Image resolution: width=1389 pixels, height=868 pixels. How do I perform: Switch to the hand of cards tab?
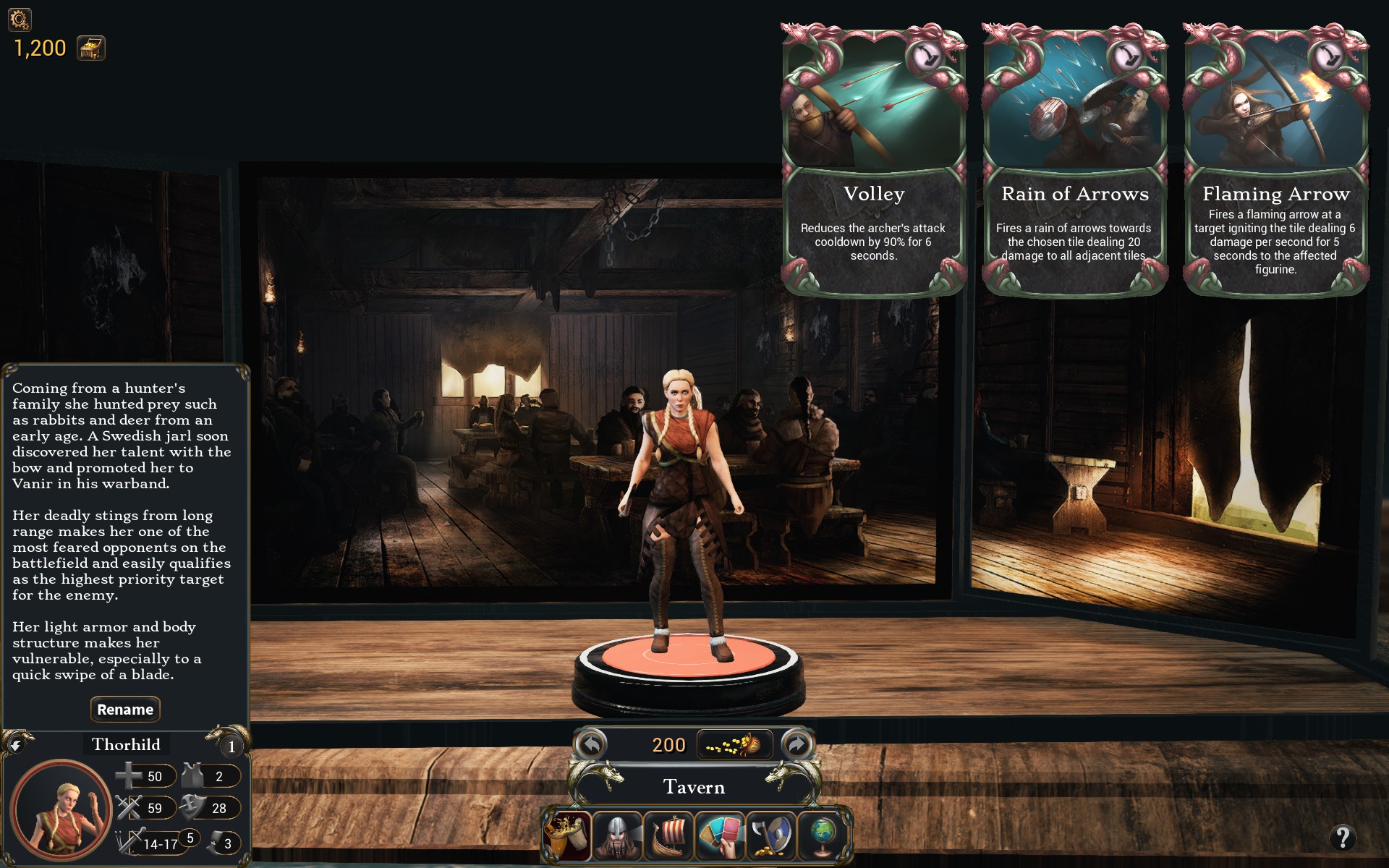pos(721,835)
